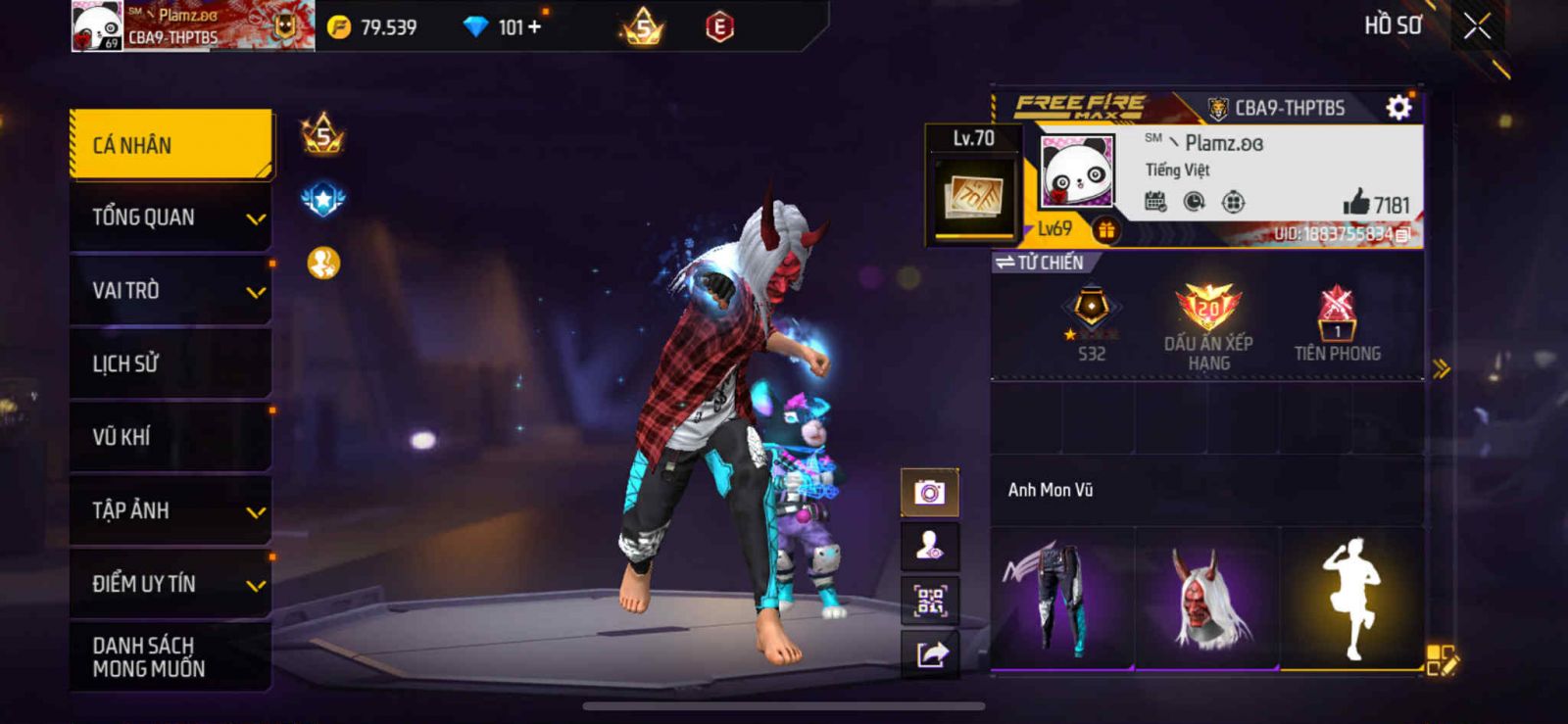Screen dimensions: 1568x724
Task: Select the pants outfit thumbnail
Action: [1061, 599]
